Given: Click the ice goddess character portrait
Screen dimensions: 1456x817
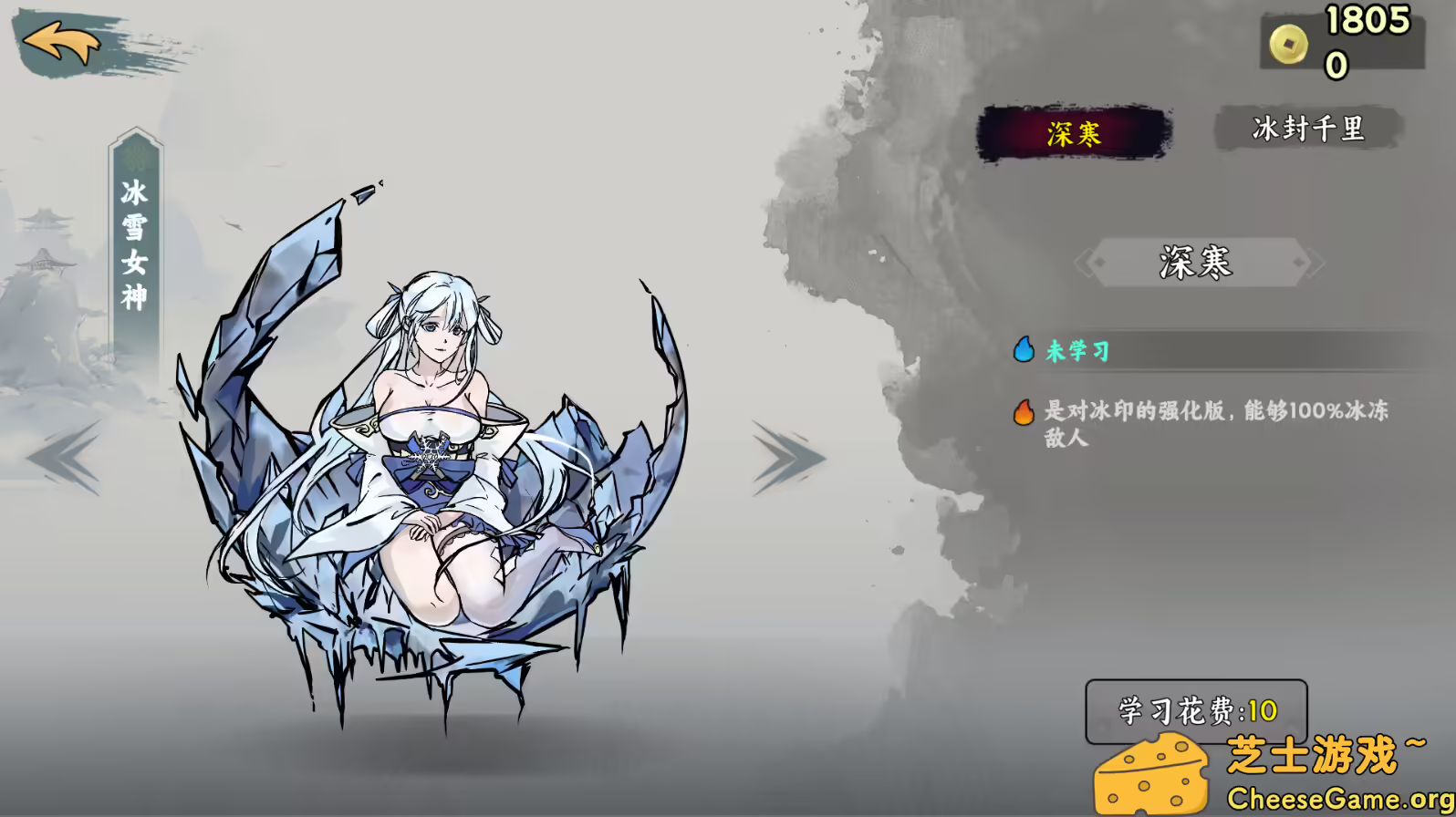Looking at the screenshot, I should coord(429,438).
